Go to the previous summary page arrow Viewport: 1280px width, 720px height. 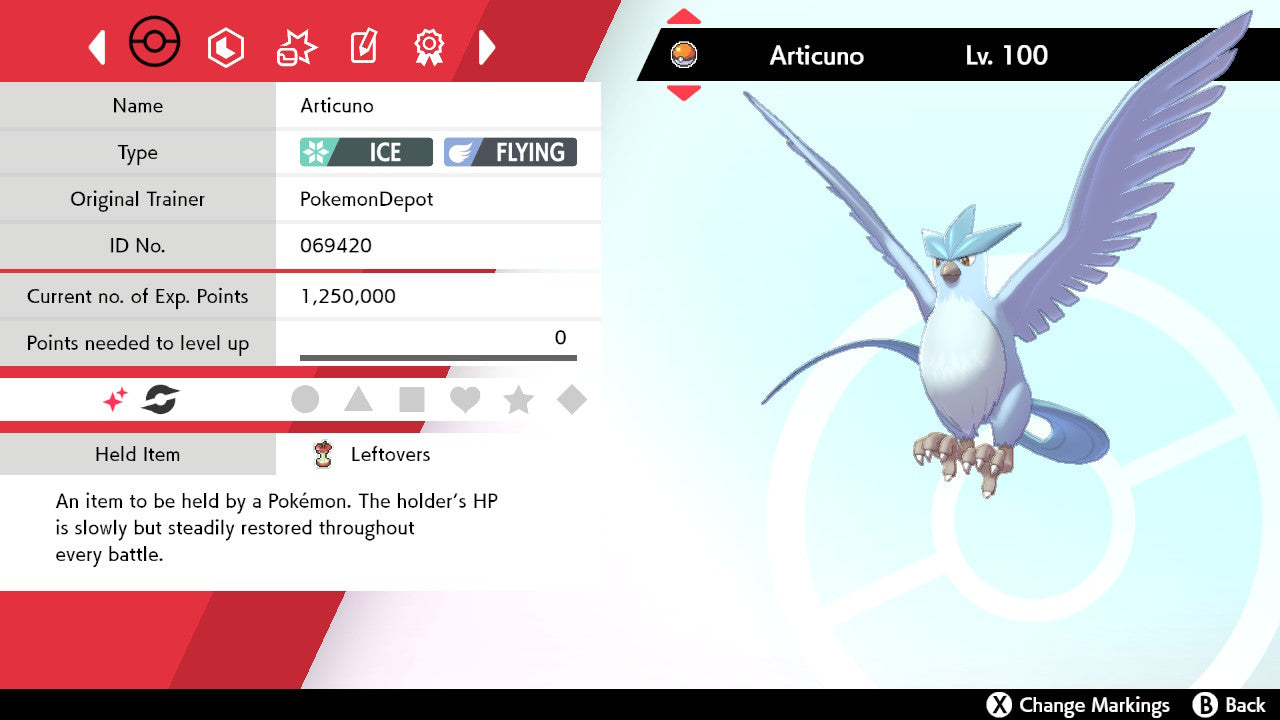click(97, 47)
